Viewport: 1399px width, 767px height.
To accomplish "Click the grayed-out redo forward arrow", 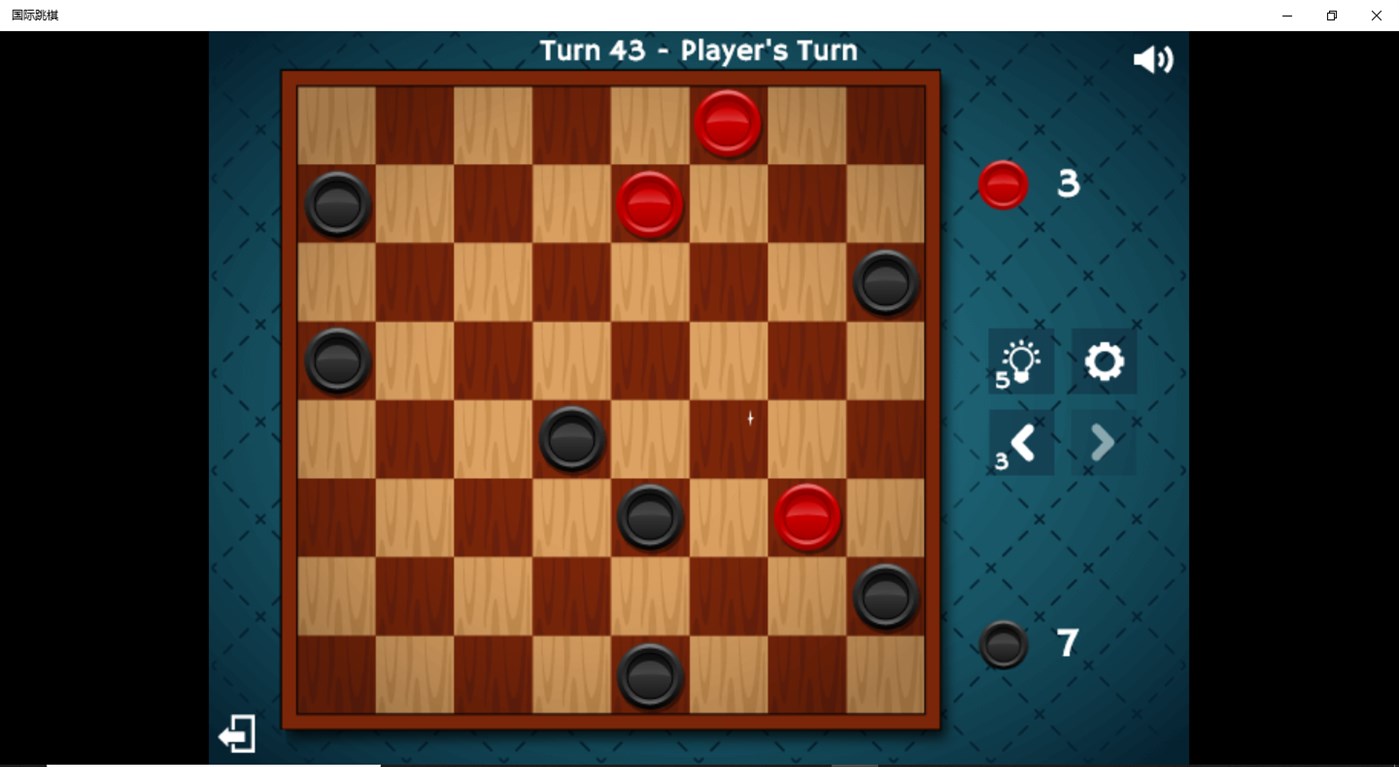I will click(1102, 442).
